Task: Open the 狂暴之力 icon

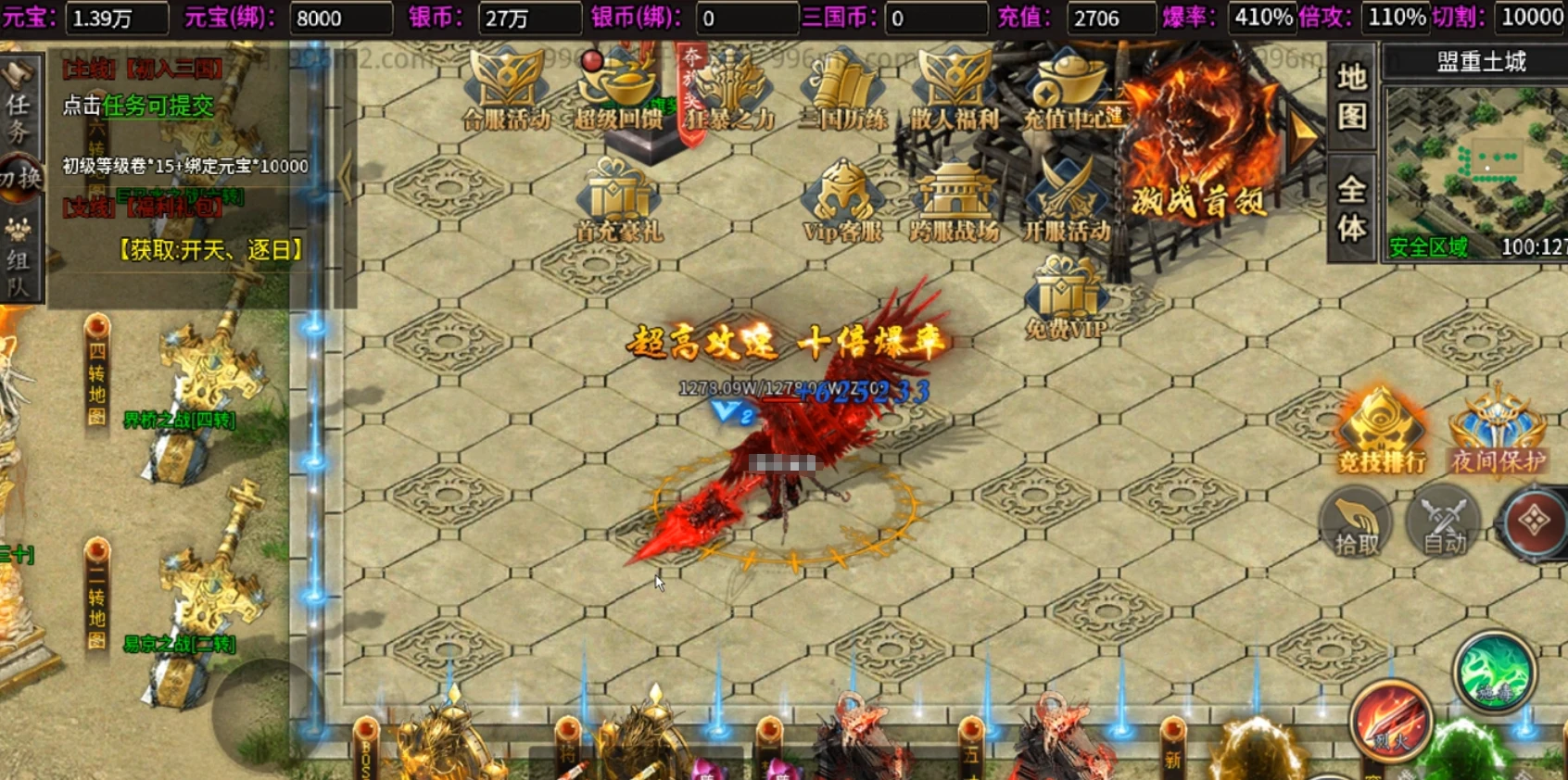Action: [730, 90]
